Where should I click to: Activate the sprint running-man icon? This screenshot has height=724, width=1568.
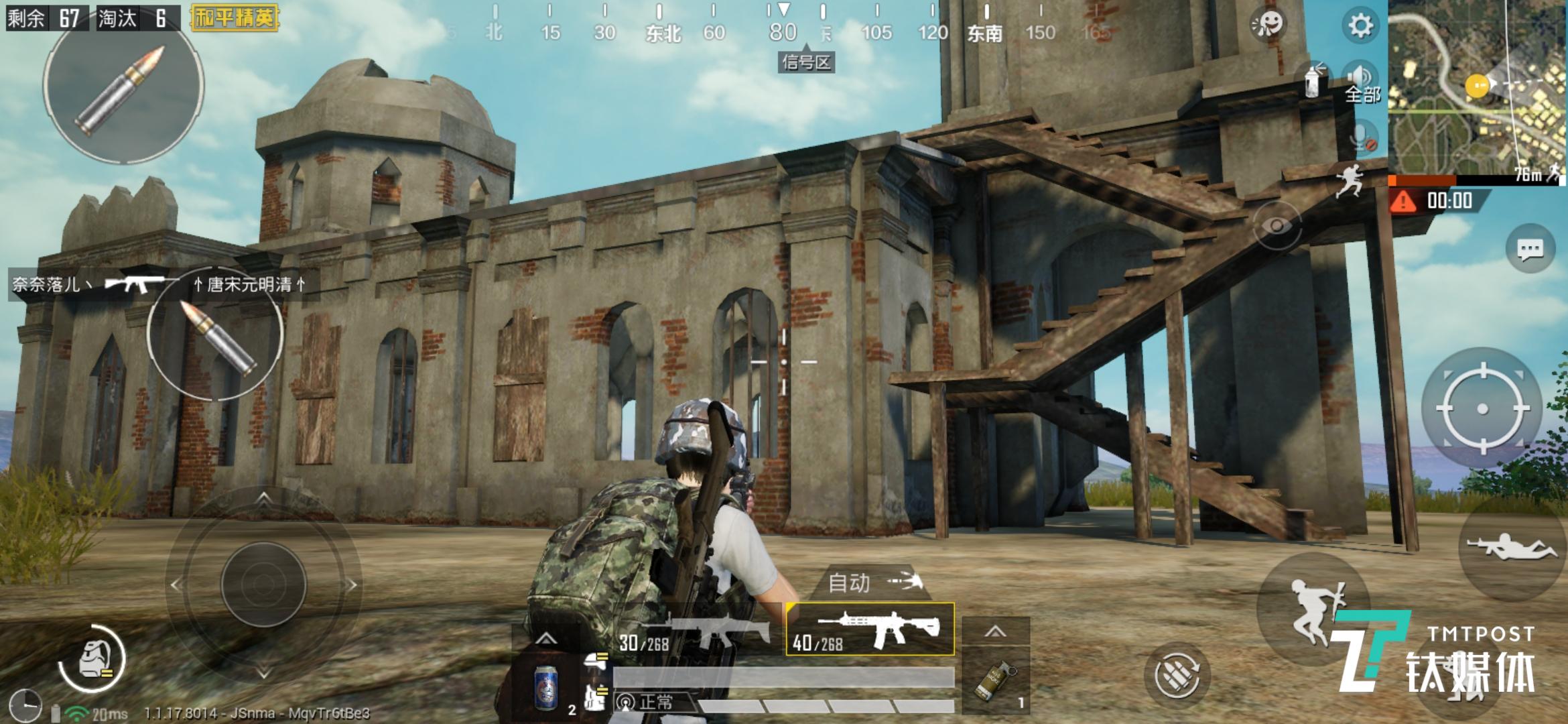(x=1348, y=181)
